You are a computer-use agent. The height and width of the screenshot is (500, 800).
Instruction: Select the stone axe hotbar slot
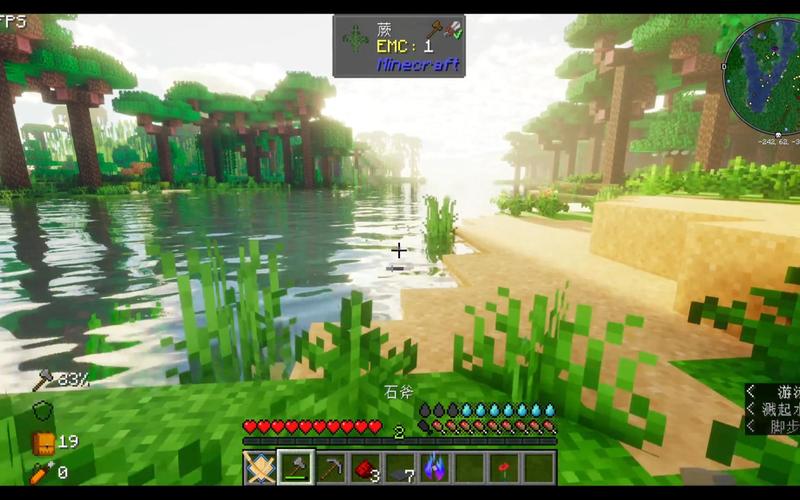click(295, 467)
